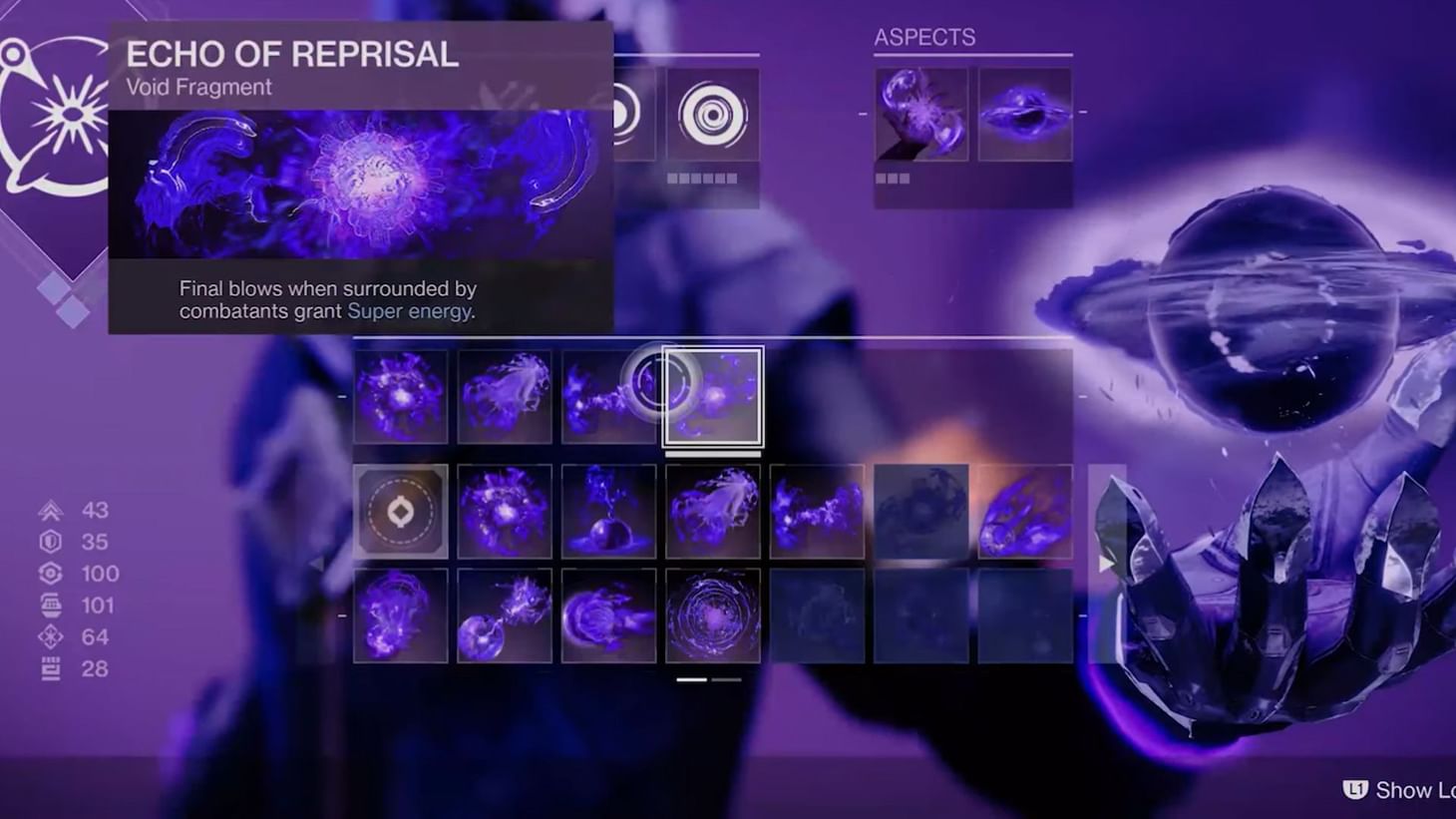The width and height of the screenshot is (1456, 819).
Task: Select the first Aspect in the Aspects panel
Action: [919, 112]
